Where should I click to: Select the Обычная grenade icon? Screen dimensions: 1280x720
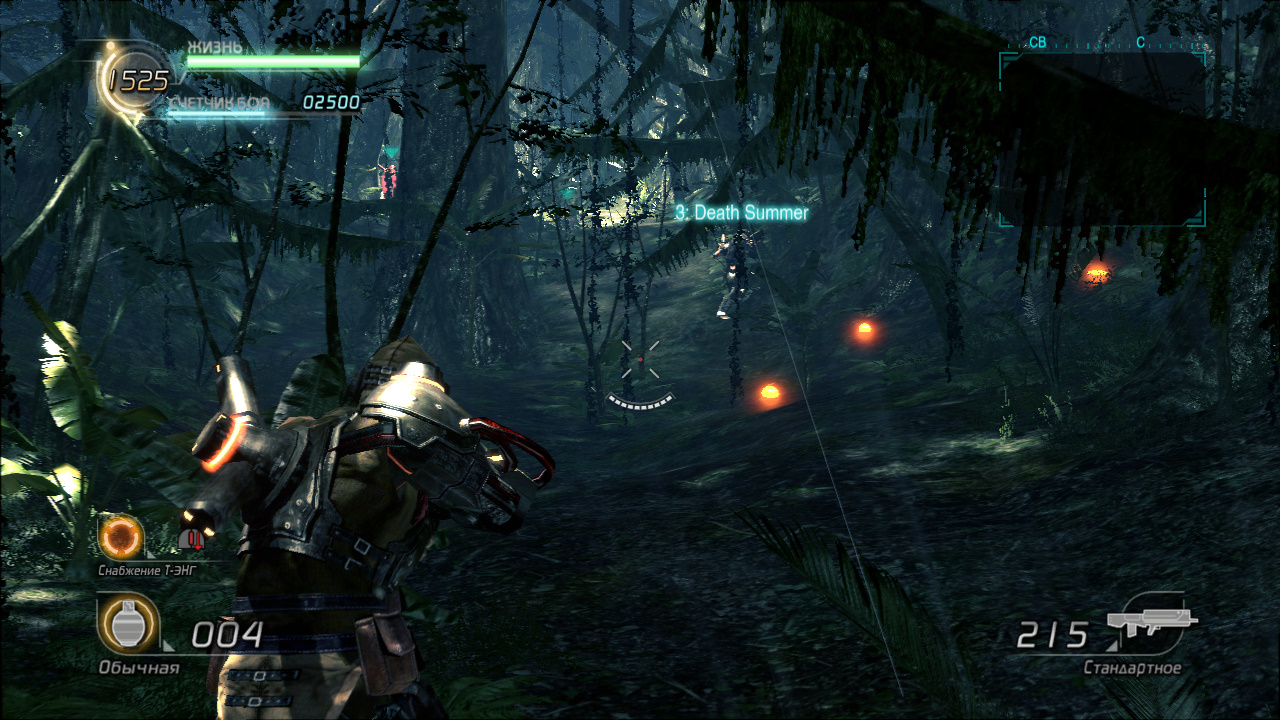[127, 624]
